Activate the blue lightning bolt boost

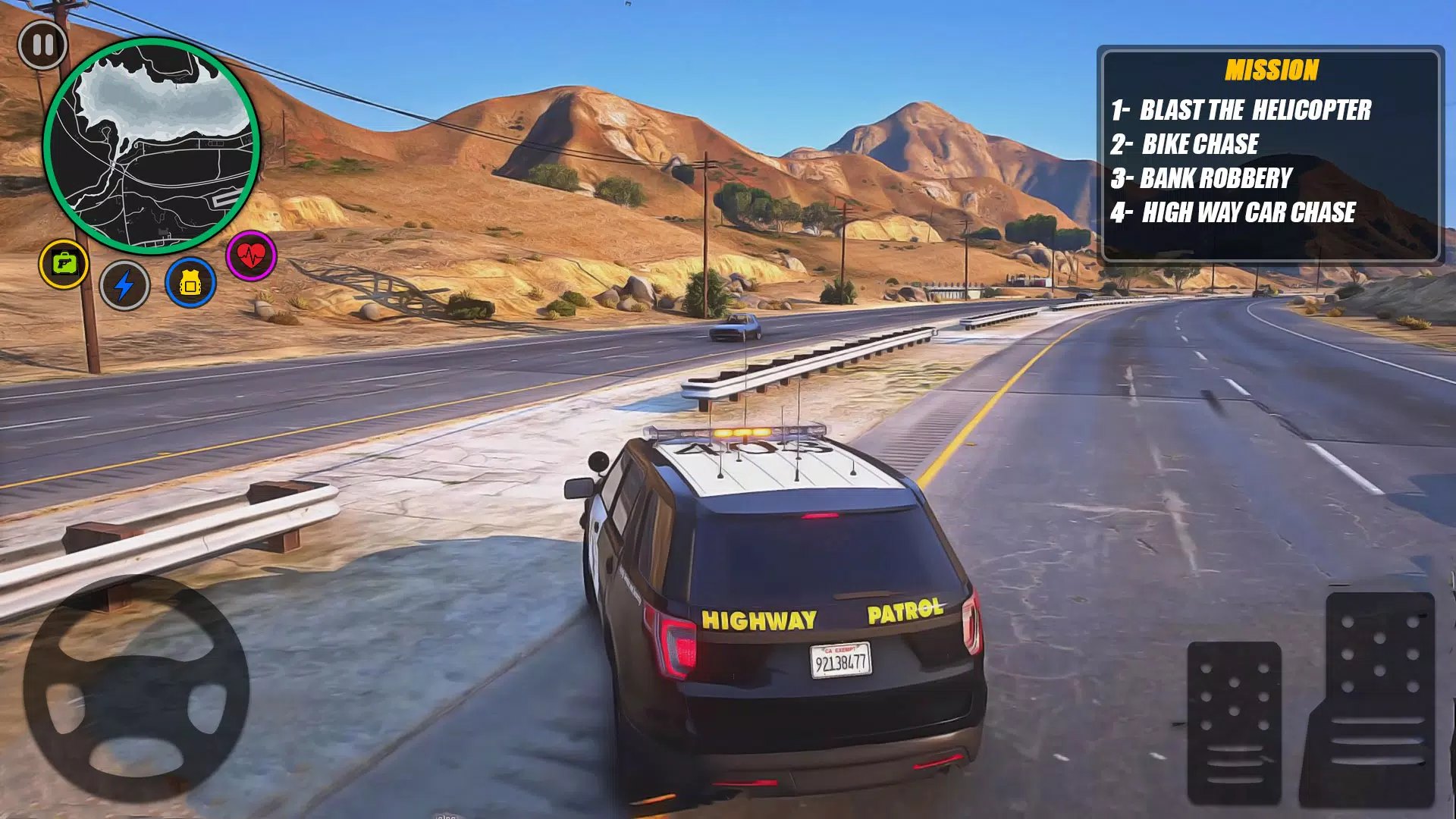tap(124, 285)
